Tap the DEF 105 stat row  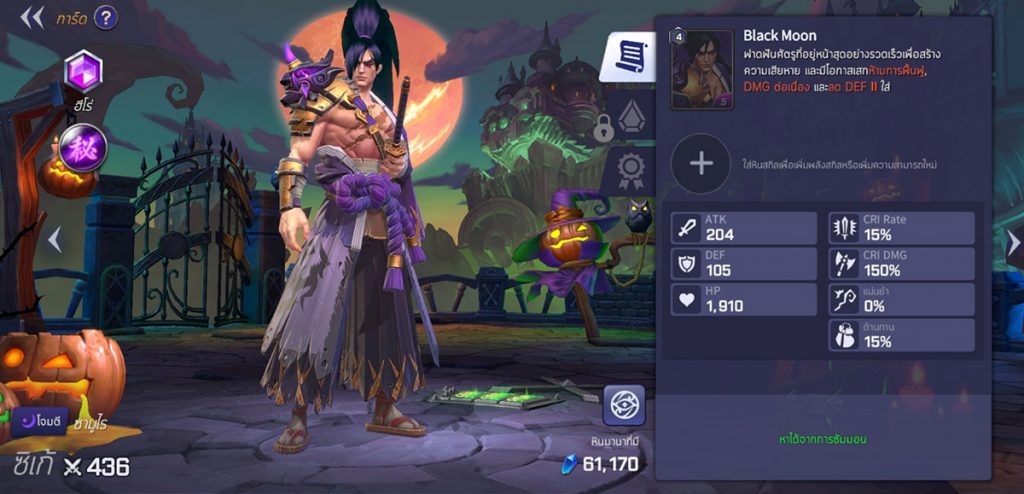coord(744,264)
